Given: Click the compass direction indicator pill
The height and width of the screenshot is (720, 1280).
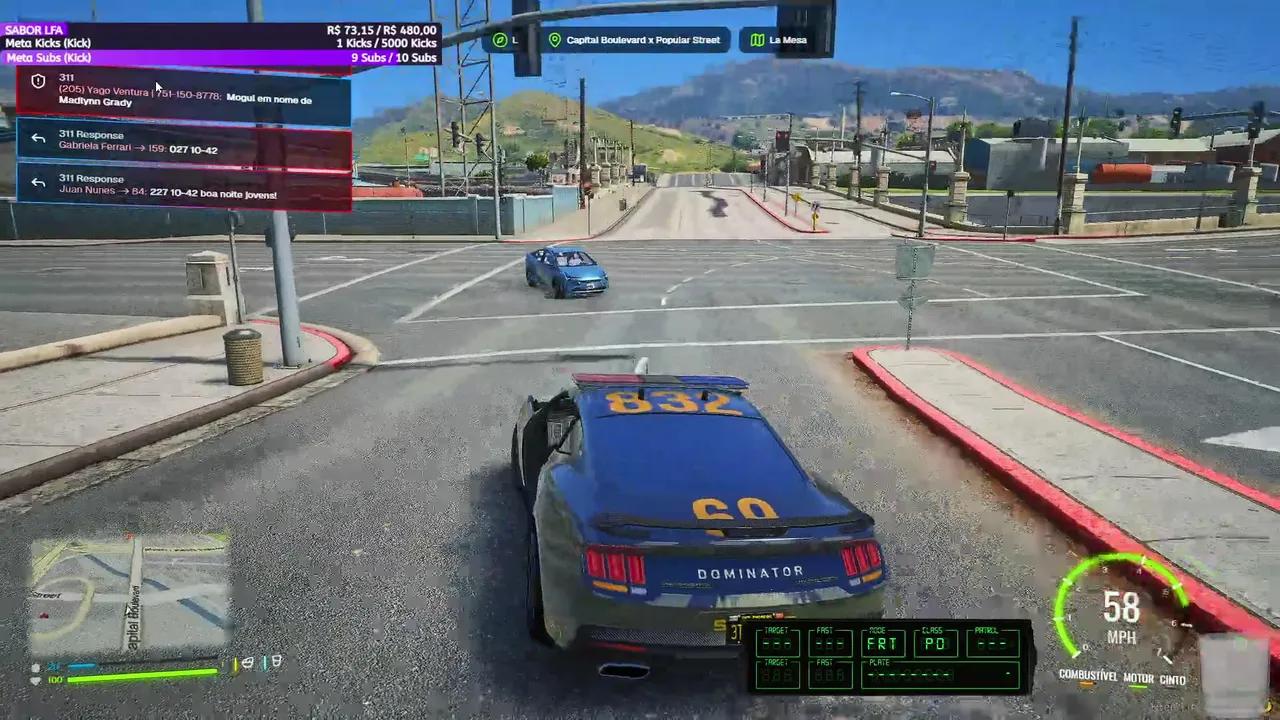Looking at the screenshot, I should 507,40.
